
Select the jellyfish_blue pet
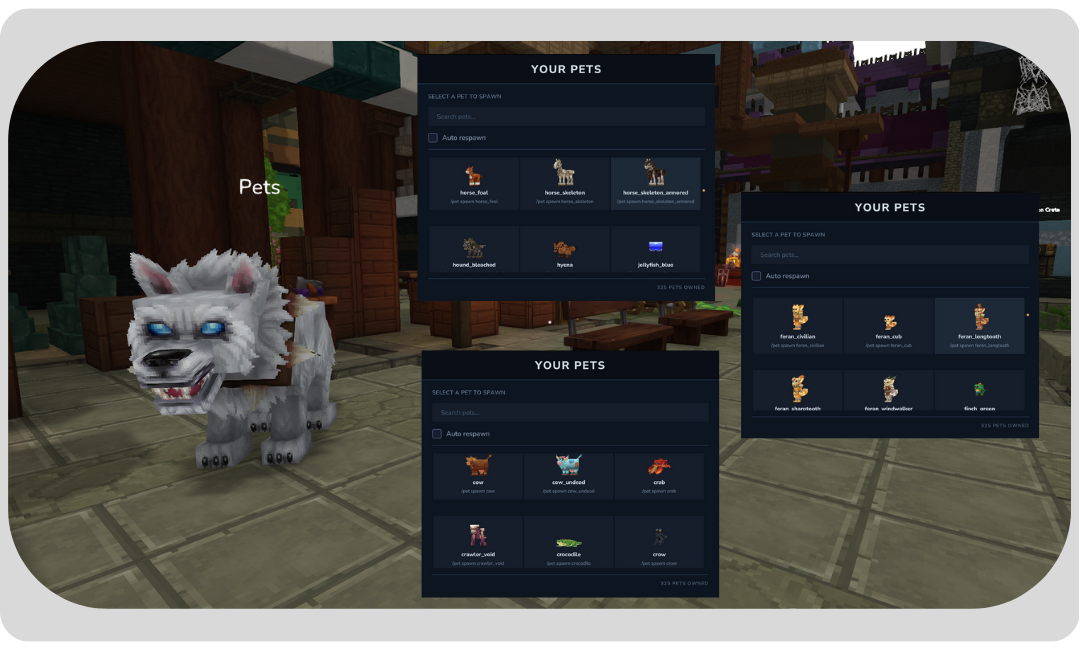pyautogui.click(x=655, y=250)
